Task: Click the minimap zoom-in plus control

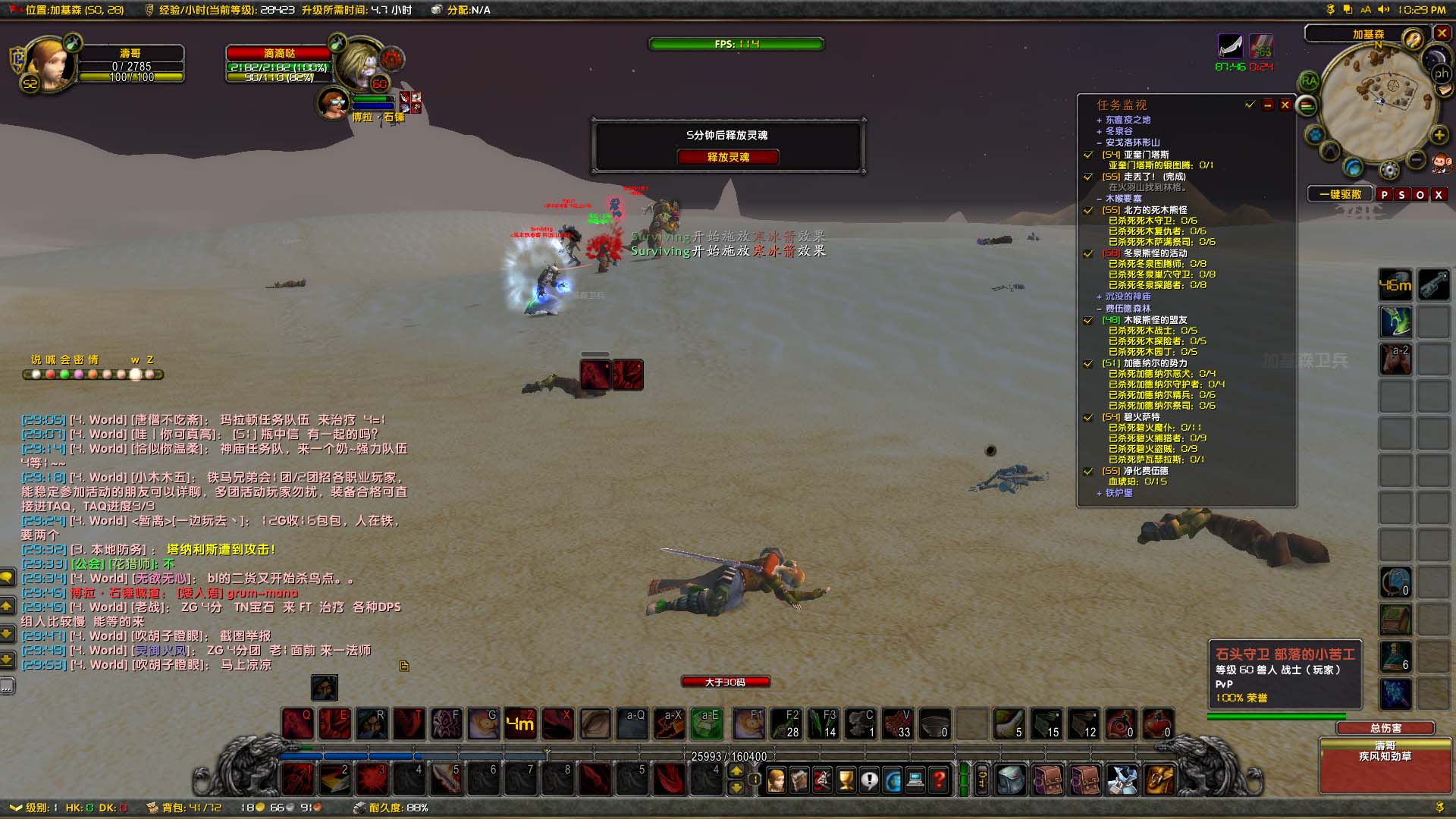Action: [1439, 134]
